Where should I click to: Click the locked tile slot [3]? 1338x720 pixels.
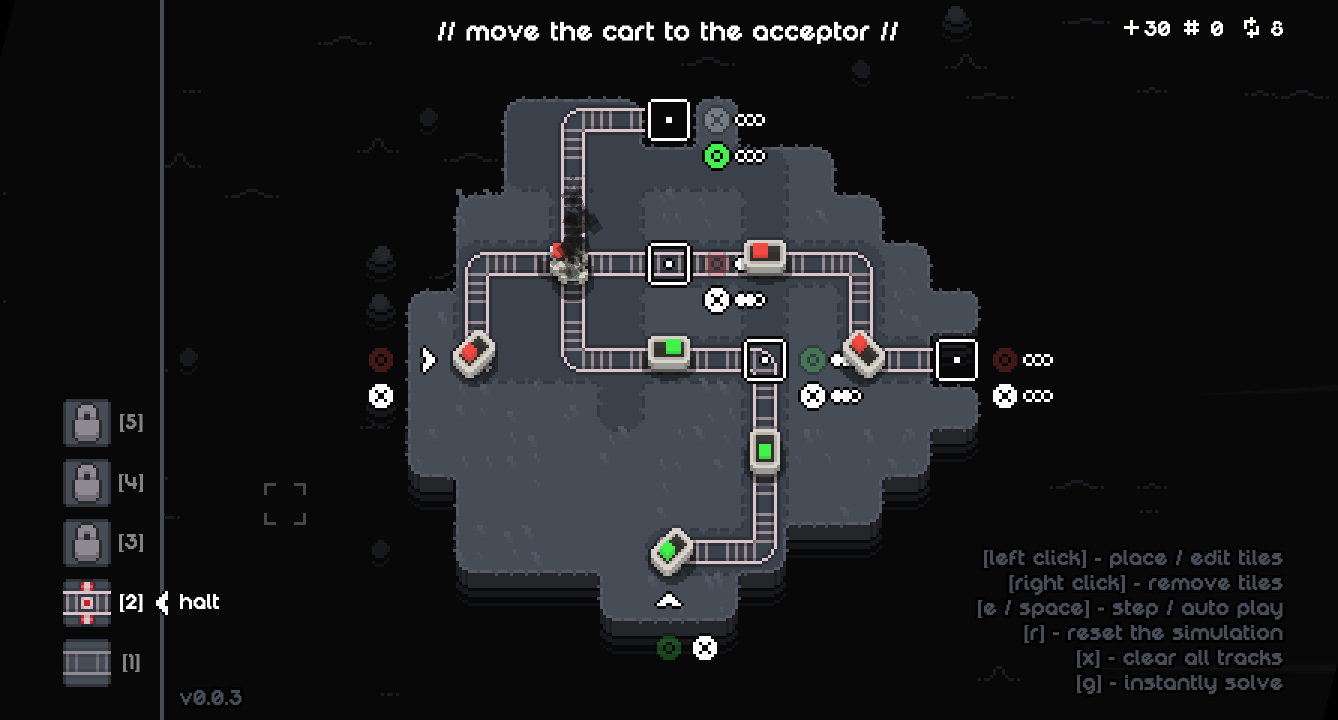86,542
